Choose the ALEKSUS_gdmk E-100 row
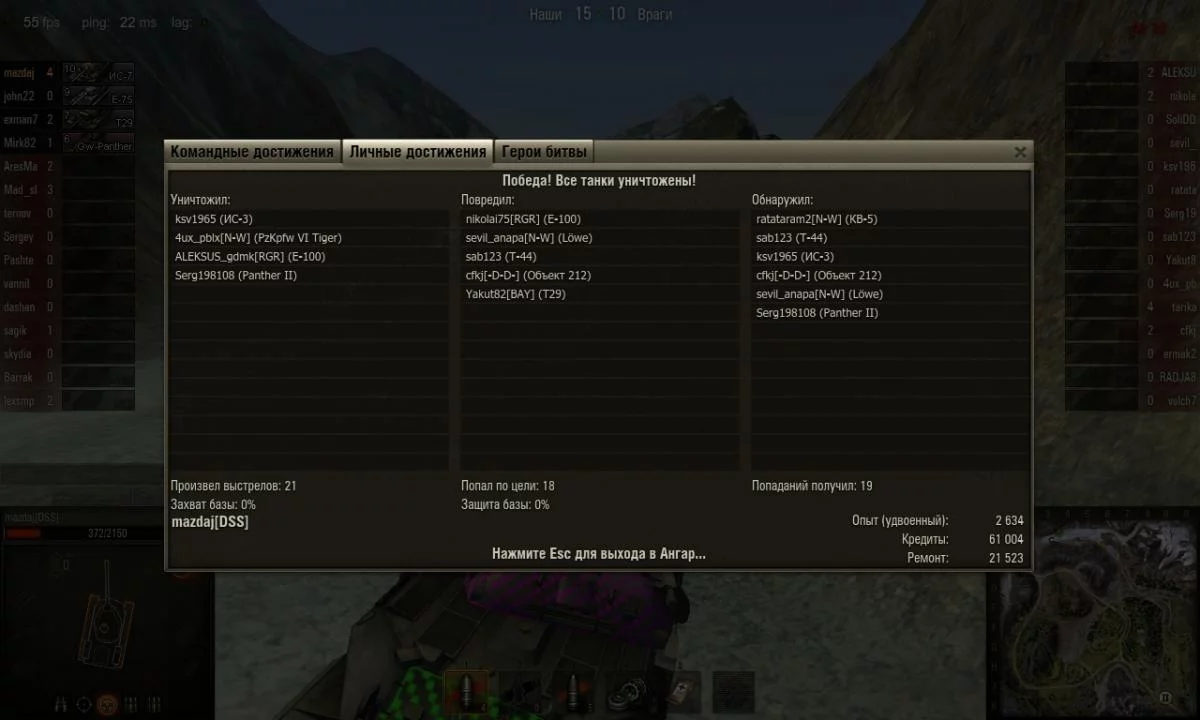 tap(308, 257)
